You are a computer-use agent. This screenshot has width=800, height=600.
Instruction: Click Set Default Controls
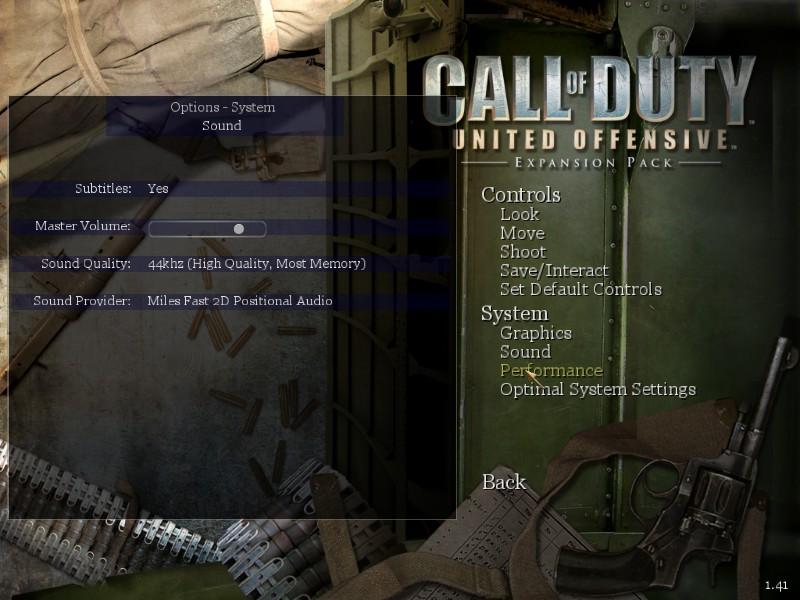coord(580,289)
